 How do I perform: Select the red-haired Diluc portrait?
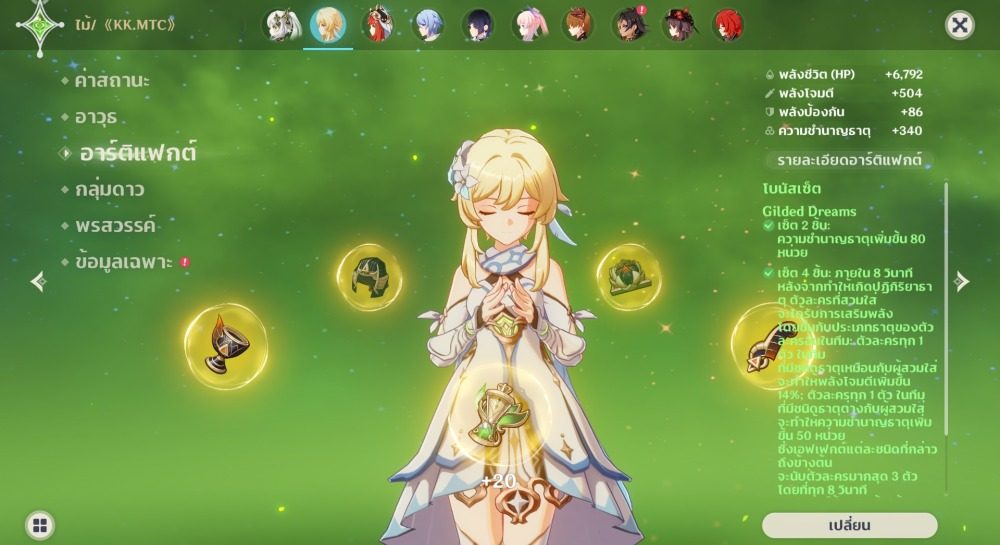(728, 25)
